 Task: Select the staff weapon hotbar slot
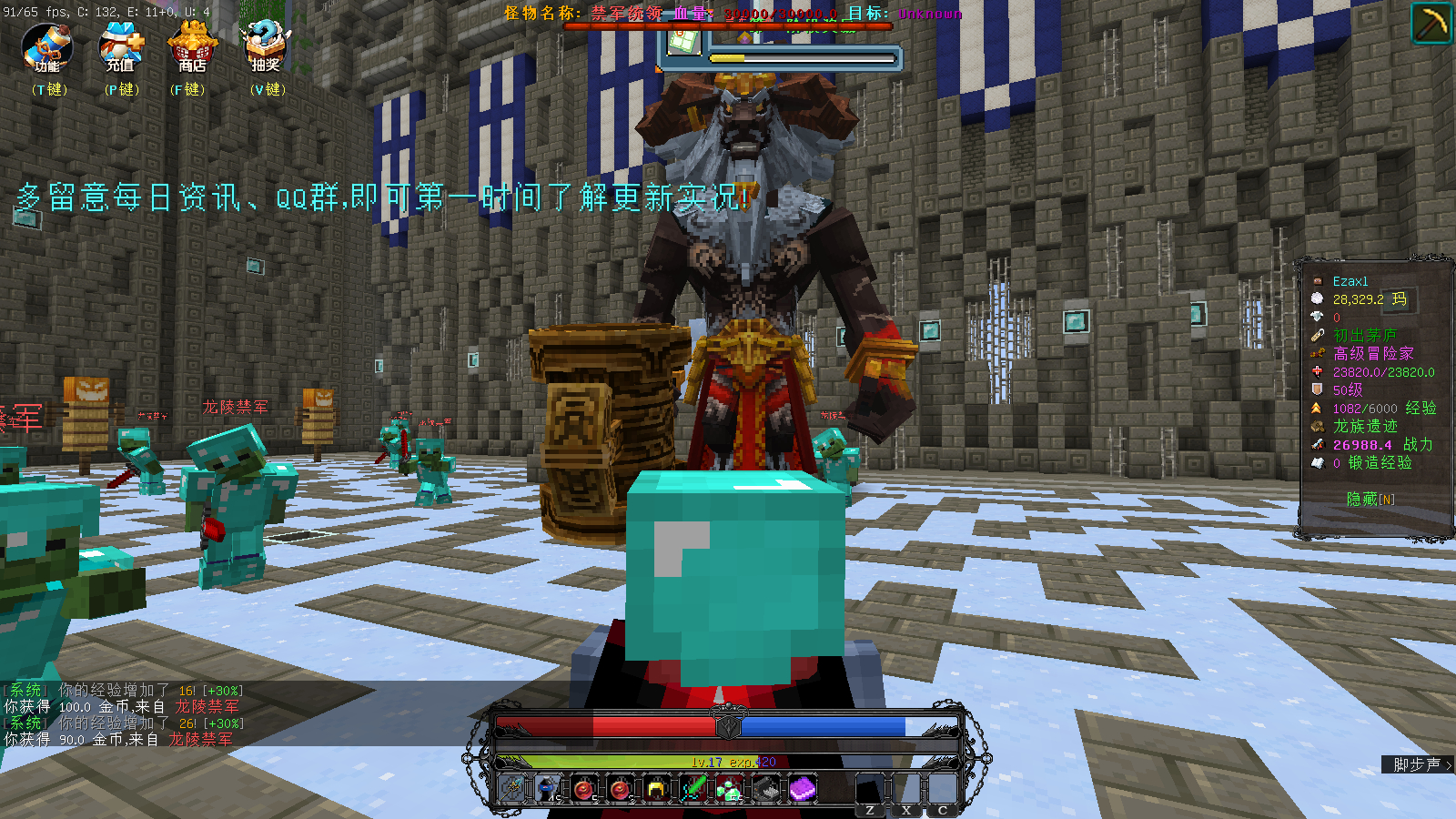512,788
